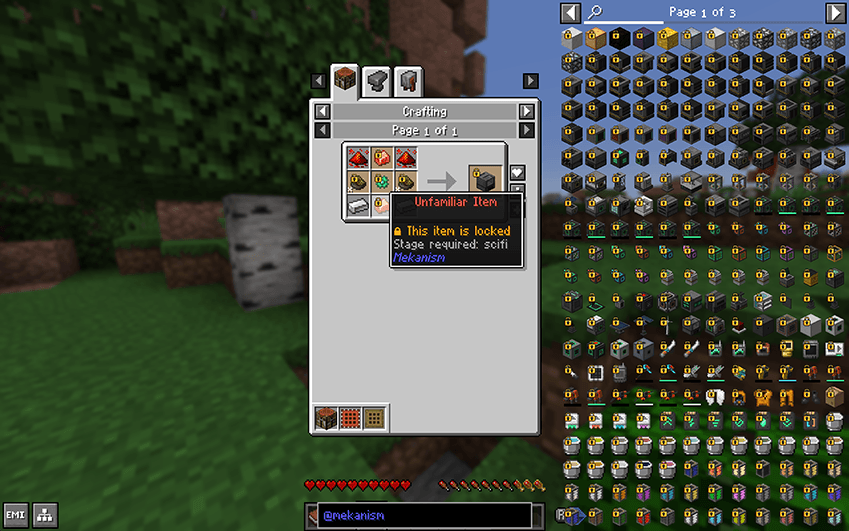This screenshot has height=531, width=849.
Task: Switch to the anvil recipe tab
Action: 376,80
